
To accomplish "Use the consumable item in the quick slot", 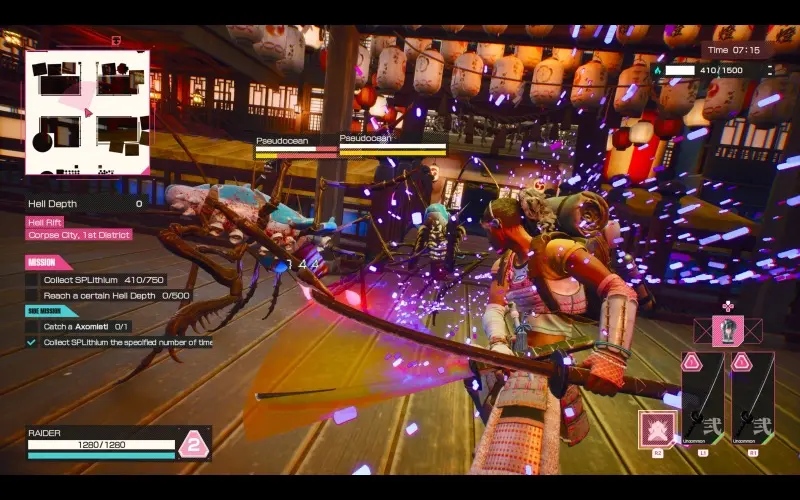I will tap(727, 329).
